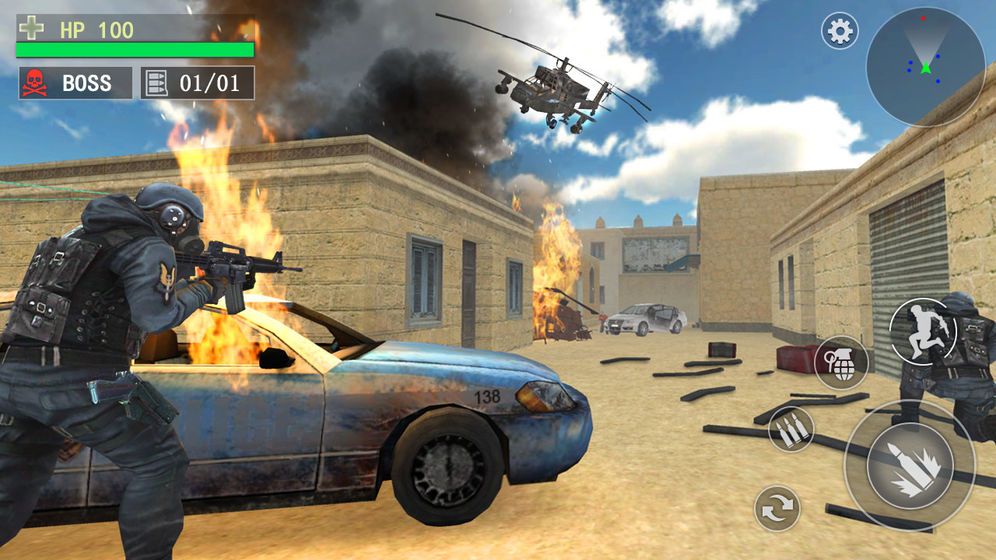The width and height of the screenshot is (996, 560).
Task: Fire weapon using the large bullet button
Action: point(909,465)
